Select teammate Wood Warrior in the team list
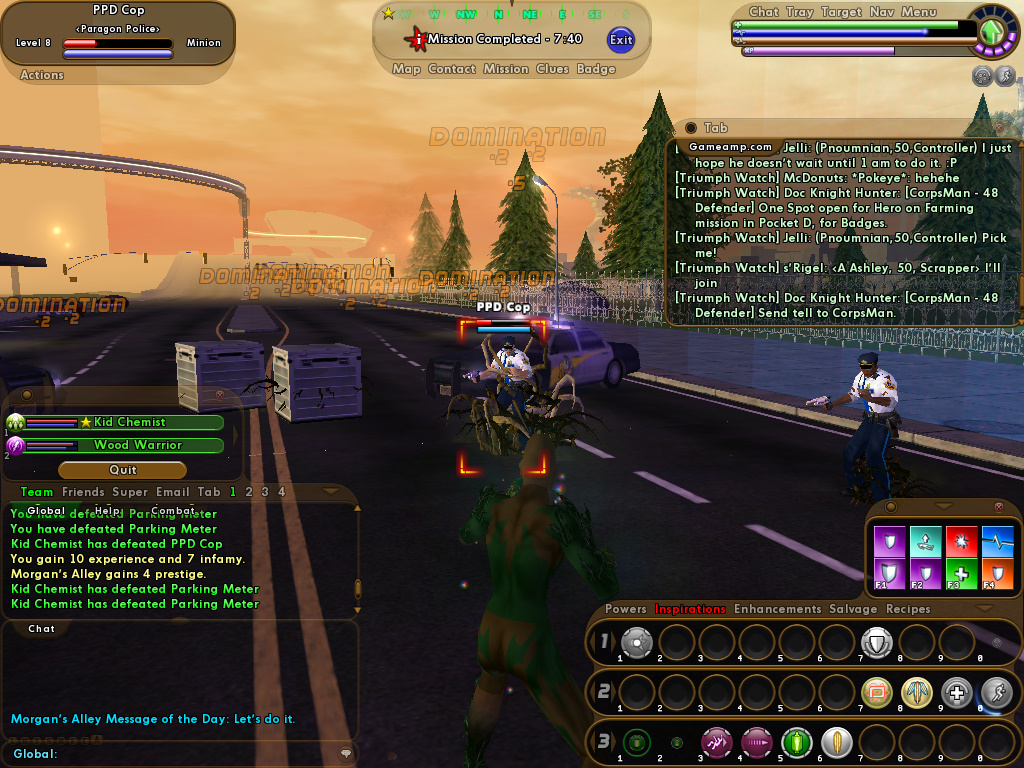Screen dimensions: 1024x768 (x=137, y=445)
